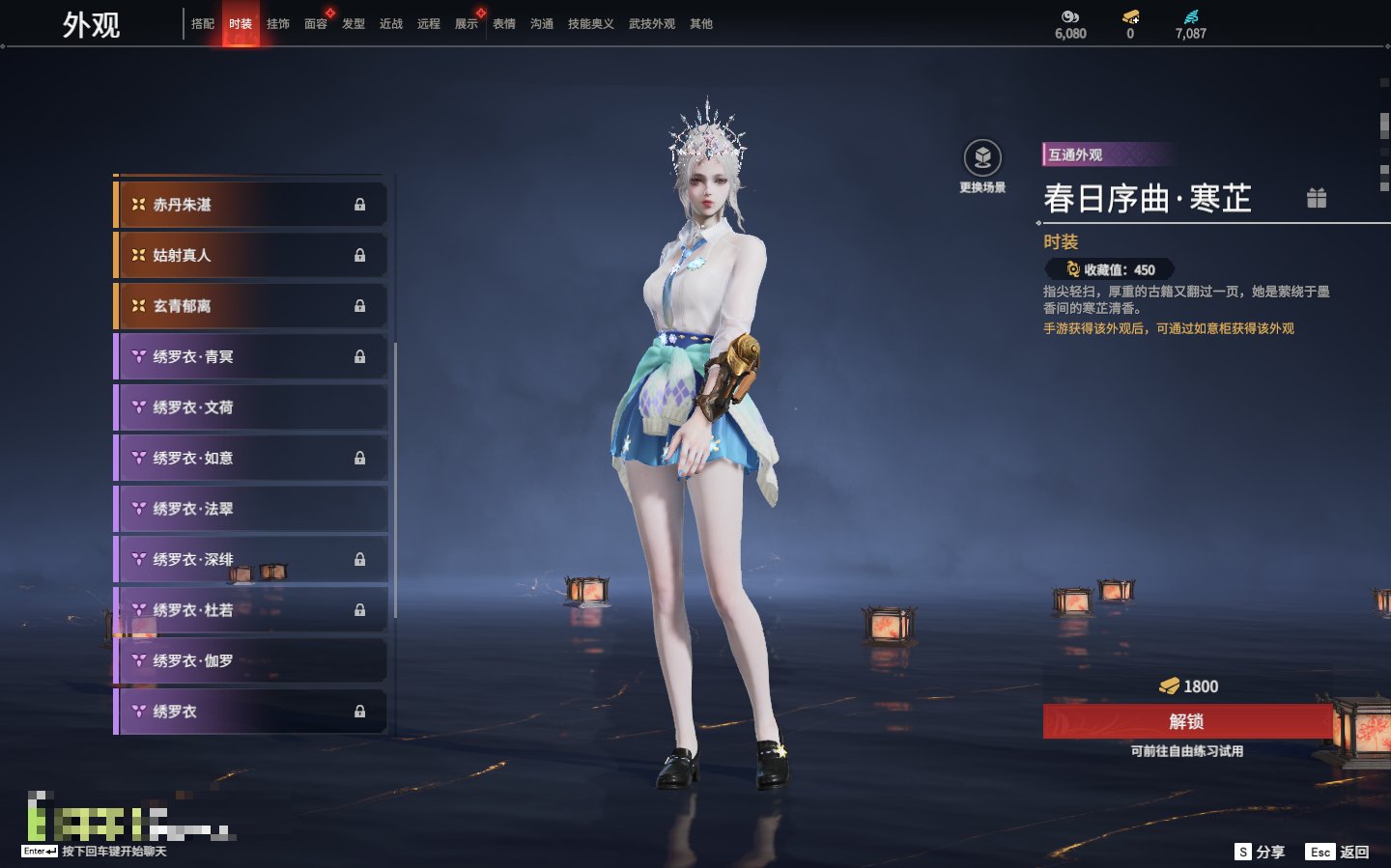Open the 挂饰 accessories tab
The height and width of the screenshot is (868, 1391).
point(278,24)
